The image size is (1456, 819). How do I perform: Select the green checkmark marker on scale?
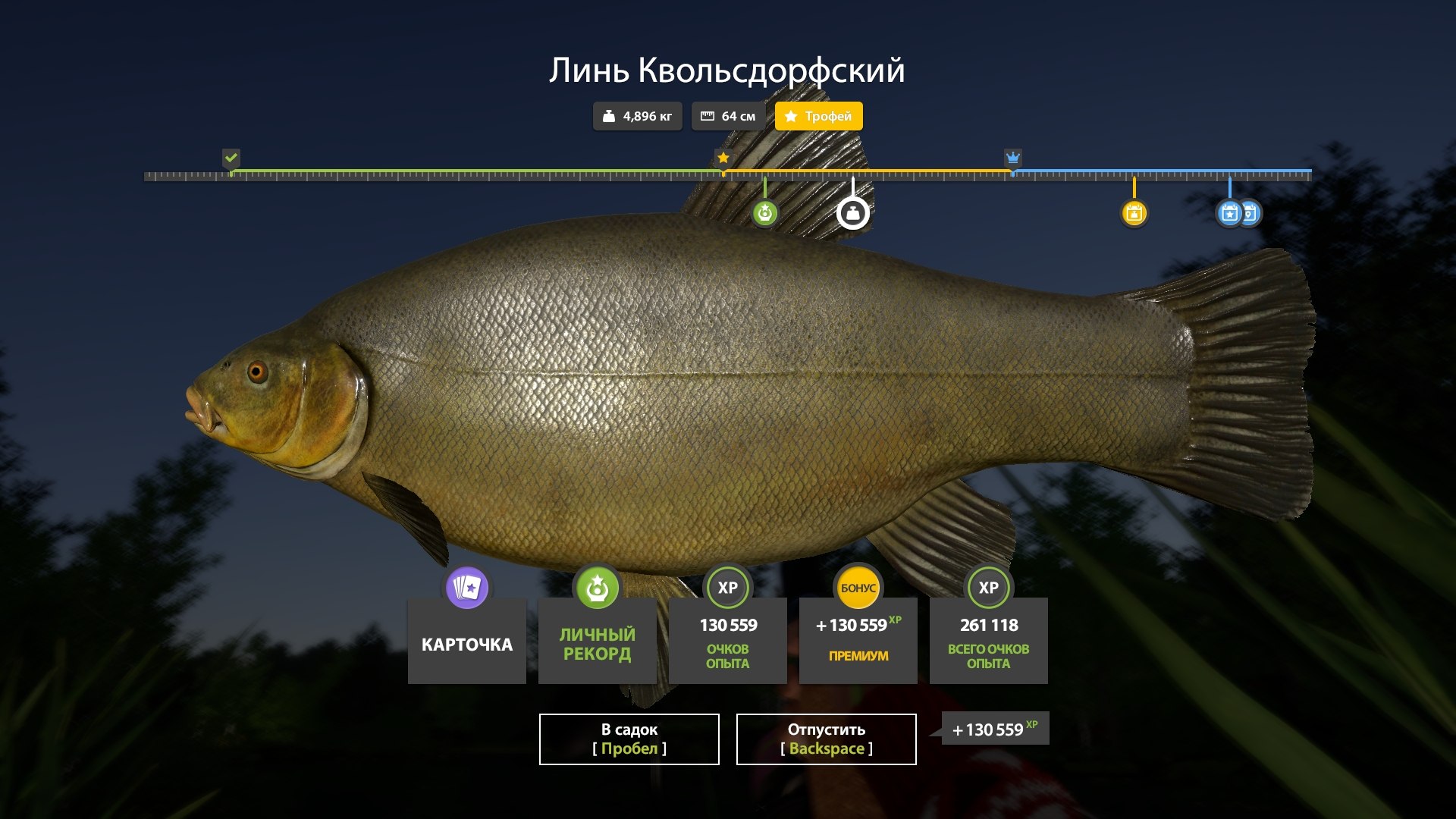[231, 158]
